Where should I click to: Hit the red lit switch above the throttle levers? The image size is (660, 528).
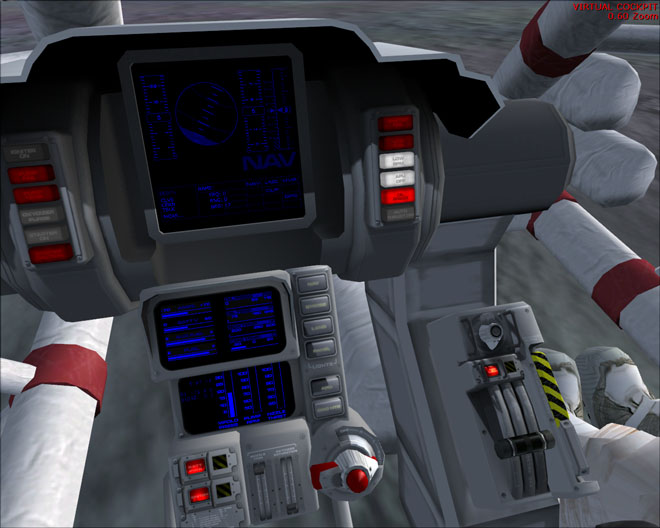[491, 372]
